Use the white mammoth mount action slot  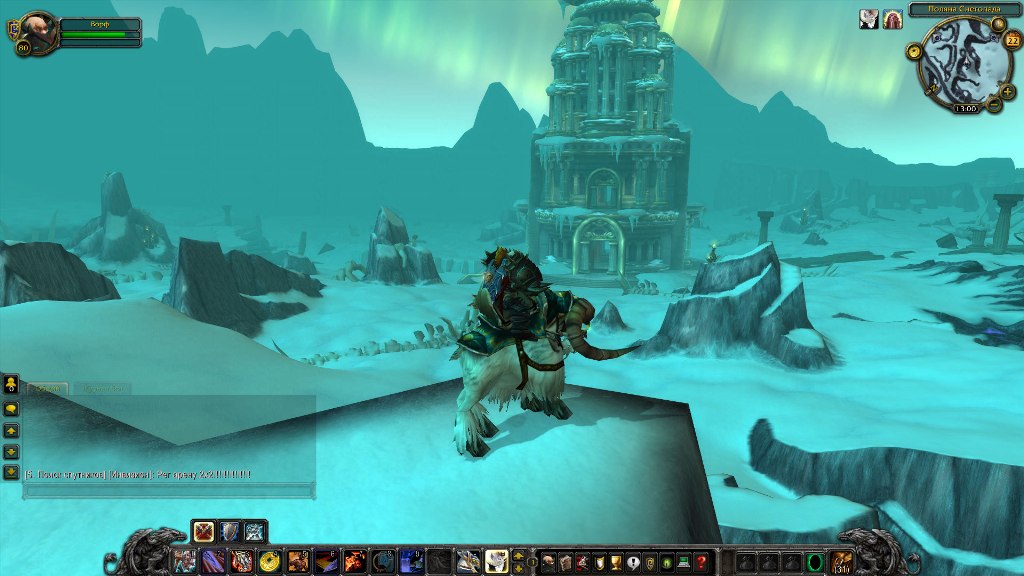[497, 562]
